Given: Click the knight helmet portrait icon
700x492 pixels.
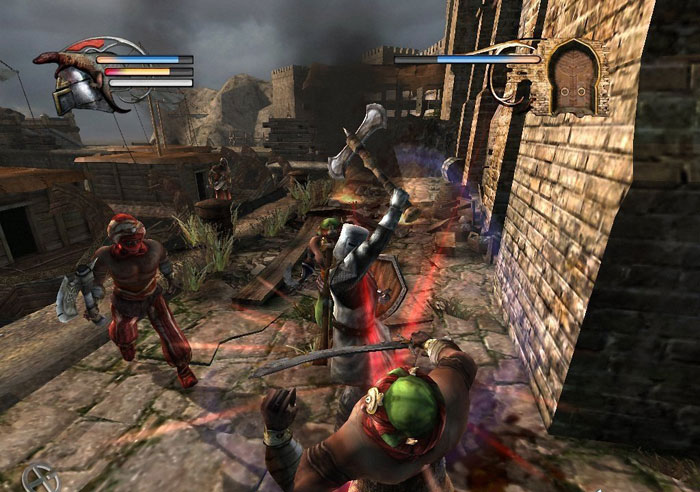Looking at the screenshot, I should click(x=72, y=82).
